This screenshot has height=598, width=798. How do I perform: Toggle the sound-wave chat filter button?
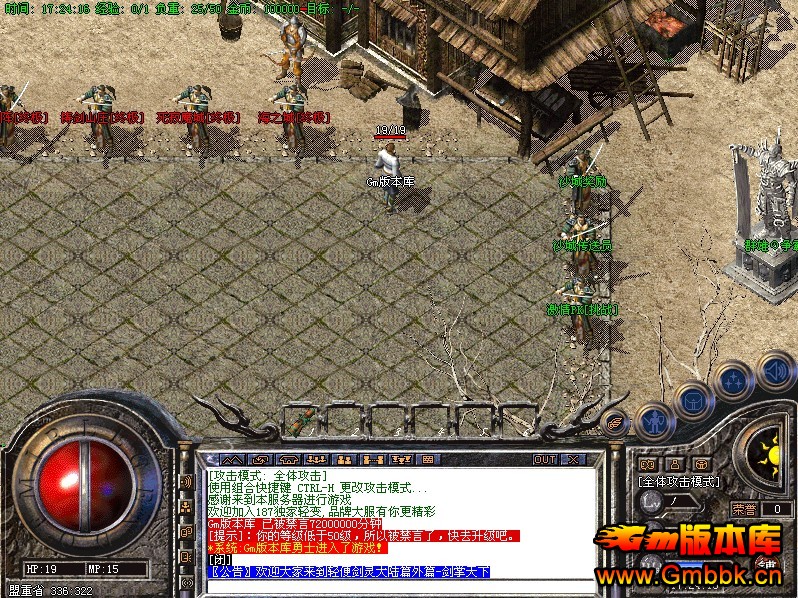click(x=186, y=481)
